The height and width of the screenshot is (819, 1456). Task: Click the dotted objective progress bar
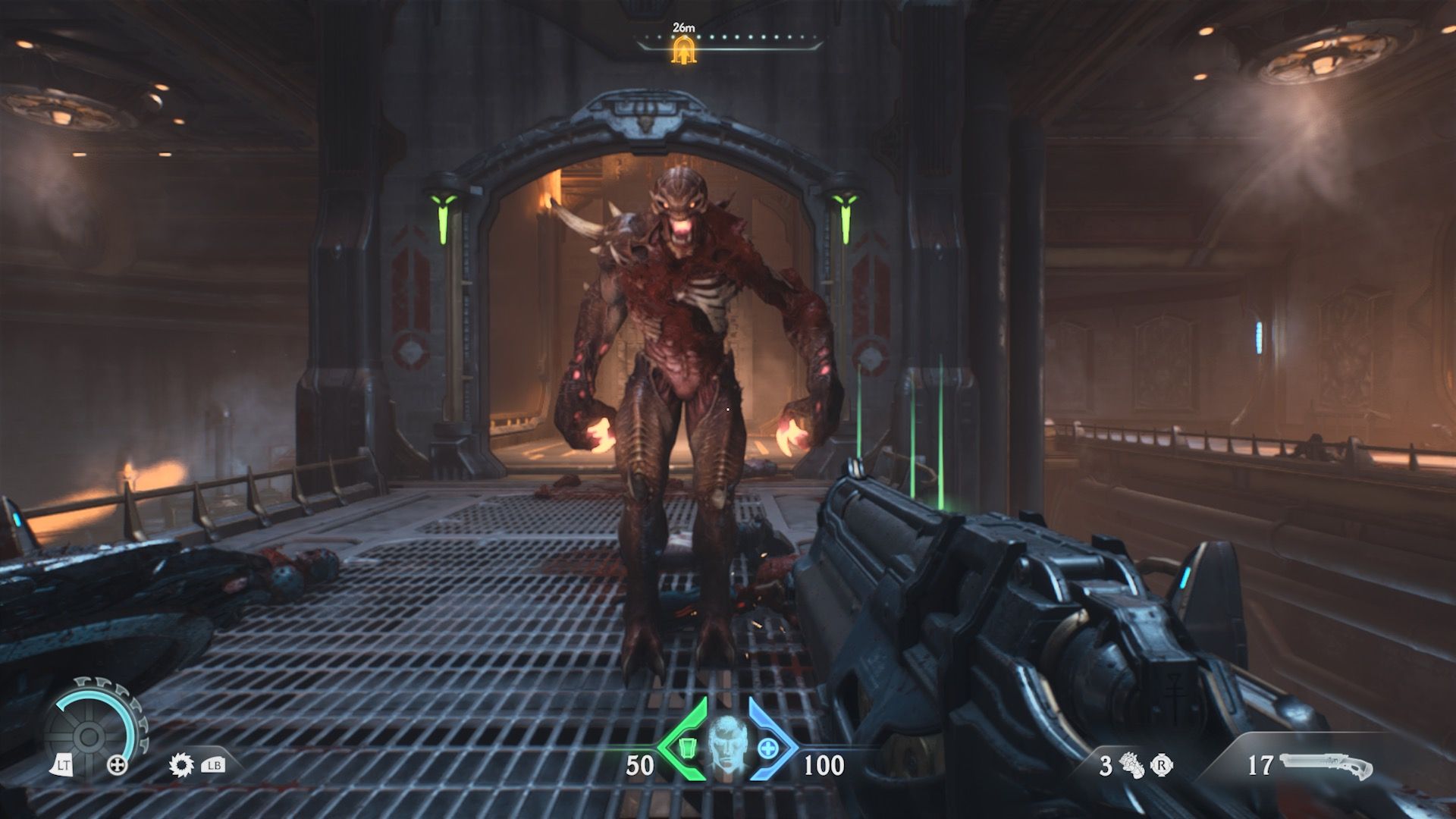point(758,36)
